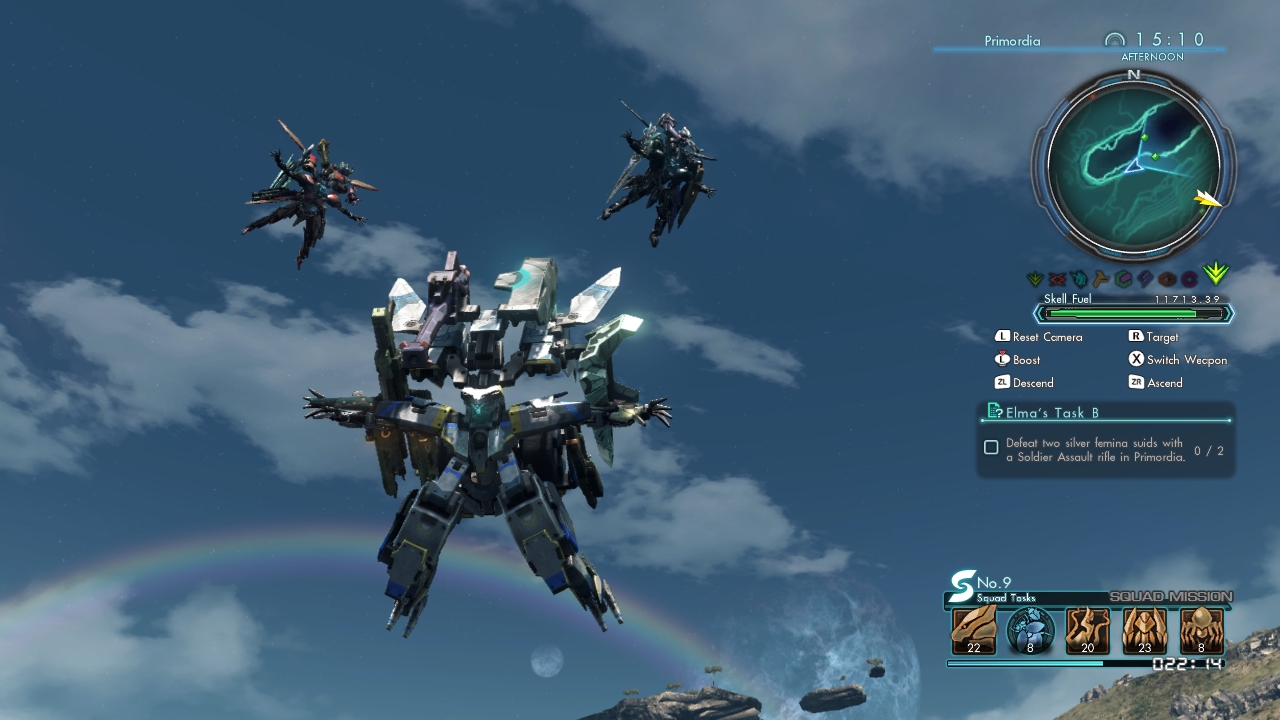Click the teal horse-head division icon
Viewport: 1280px width, 720px height.
[1079, 279]
